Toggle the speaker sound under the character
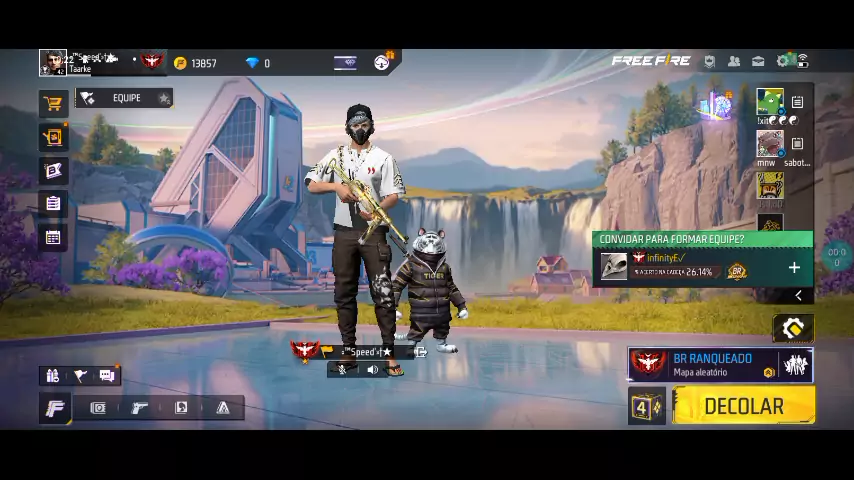The image size is (854, 480). pyautogui.click(x=373, y=370)
